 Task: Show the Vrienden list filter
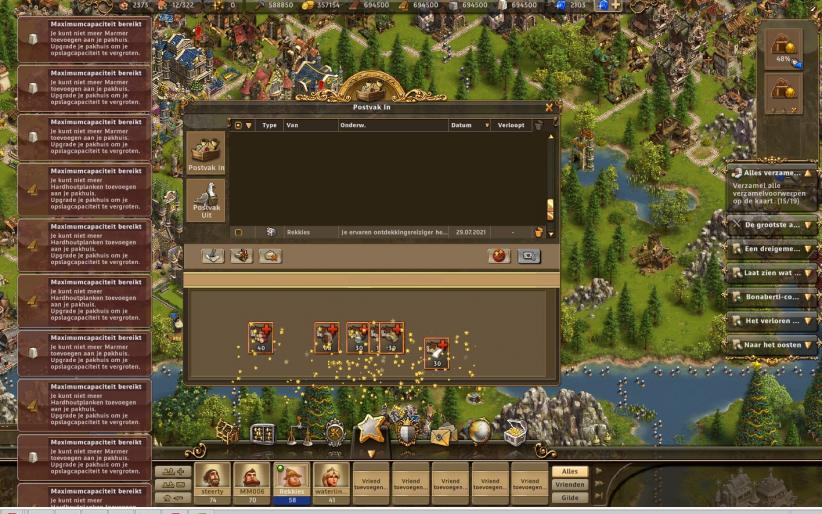[x=570, y=484]
